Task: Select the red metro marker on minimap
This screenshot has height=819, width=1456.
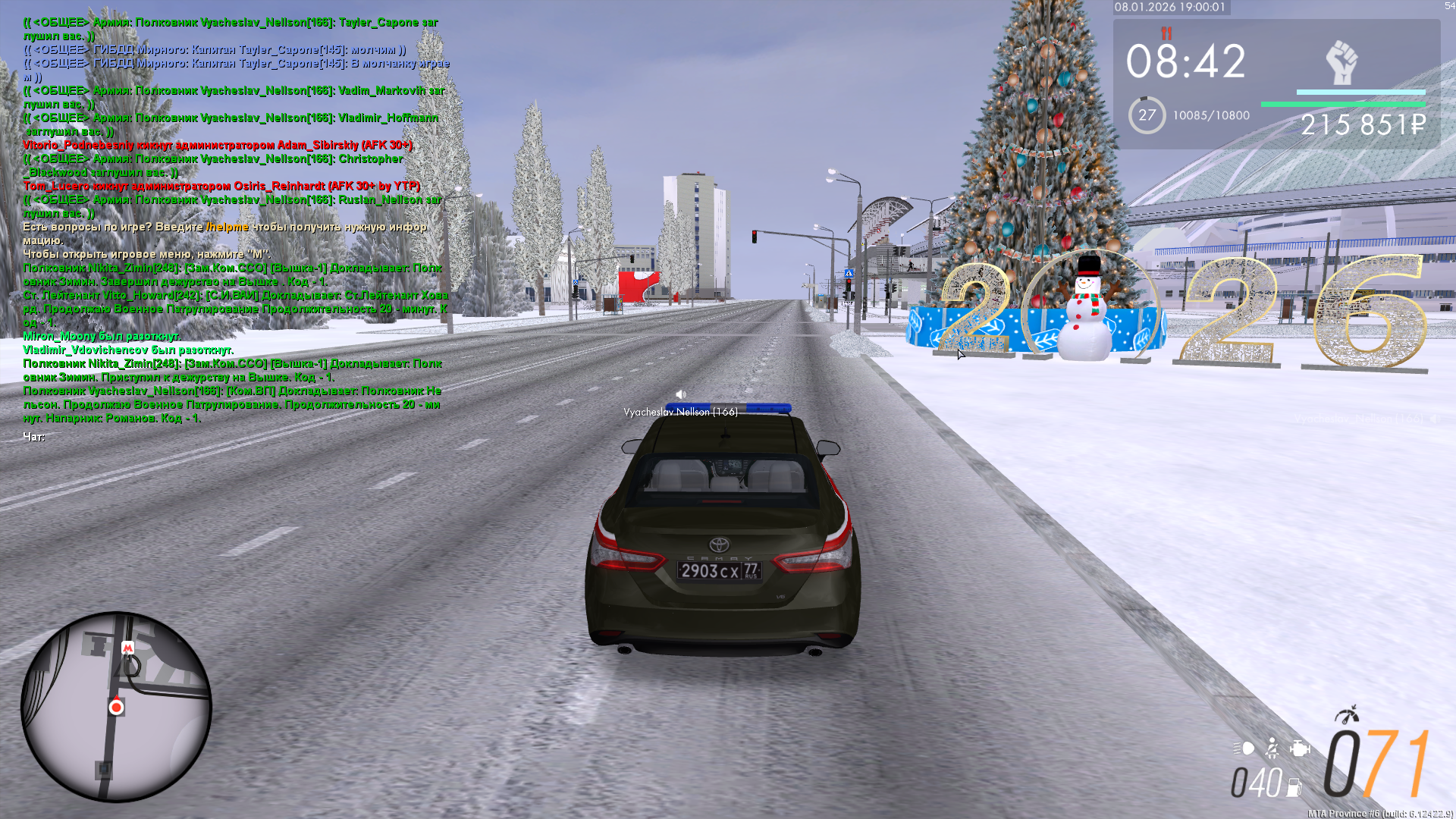Action: click(127, 648)
